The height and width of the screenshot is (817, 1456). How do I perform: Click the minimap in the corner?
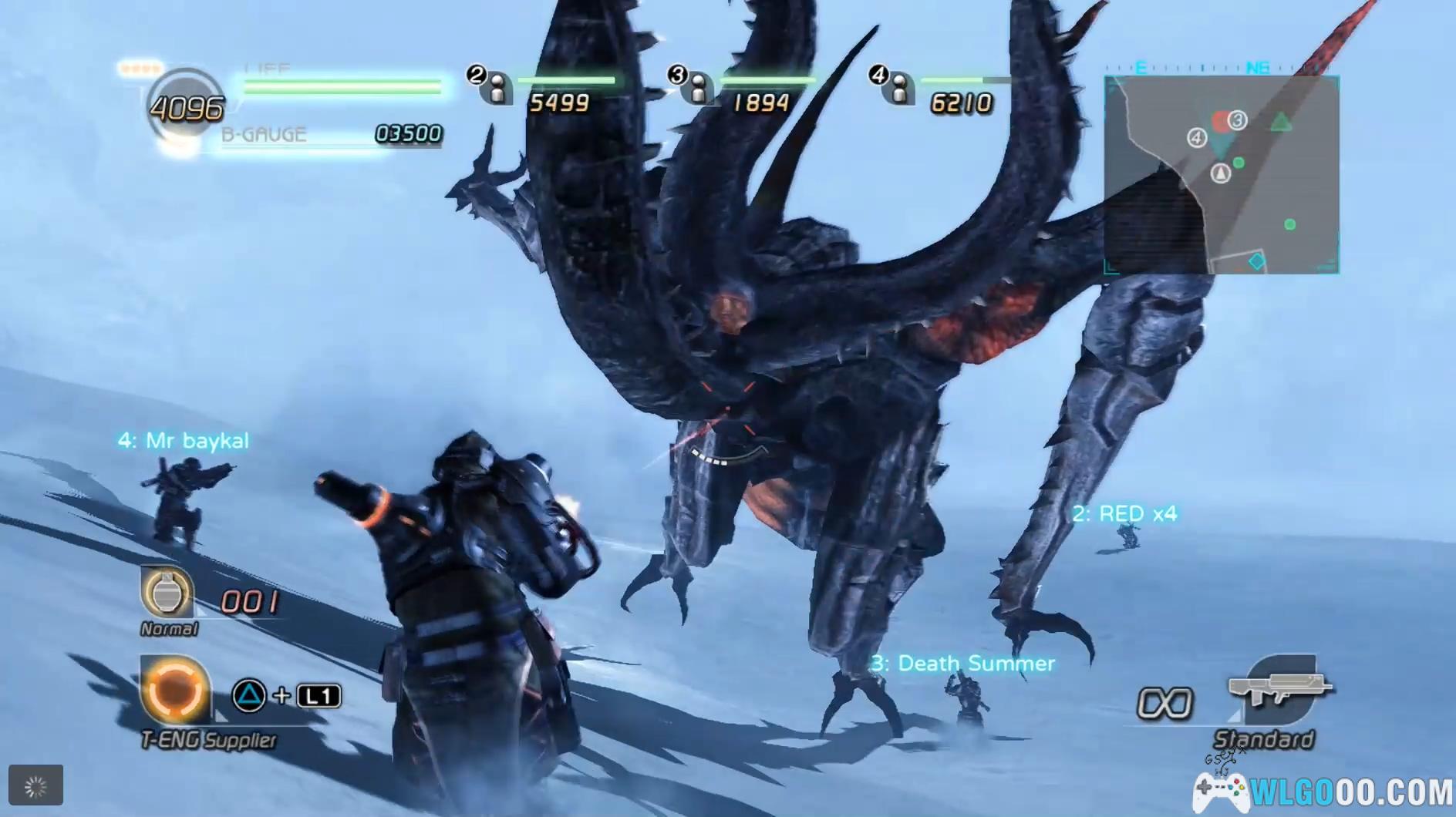[1222, 174]
